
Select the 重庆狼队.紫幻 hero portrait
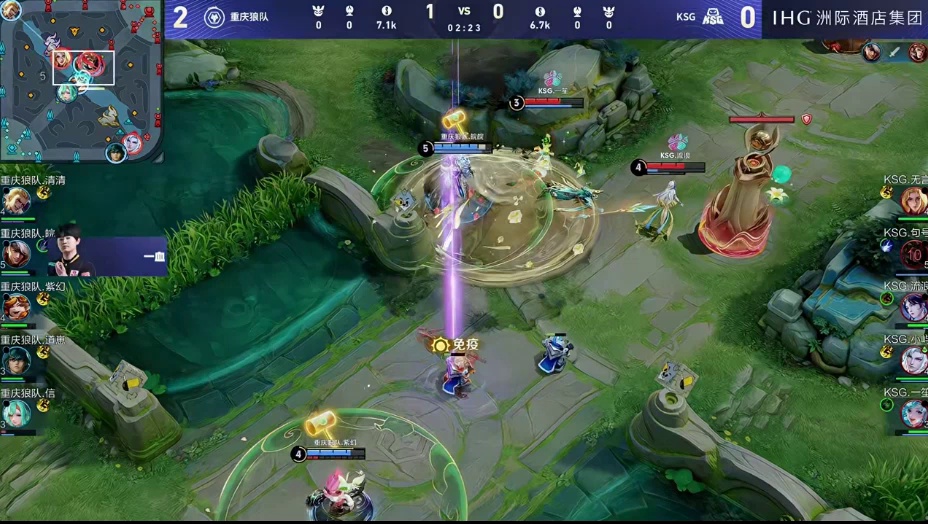(14, 306)
